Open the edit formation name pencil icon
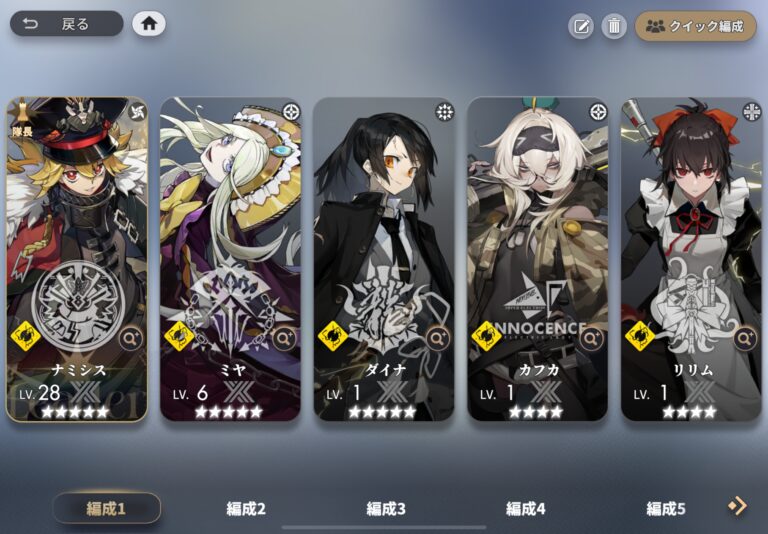Image resolution: width=768 pixels, height=534 pixels. pos(581,26)
